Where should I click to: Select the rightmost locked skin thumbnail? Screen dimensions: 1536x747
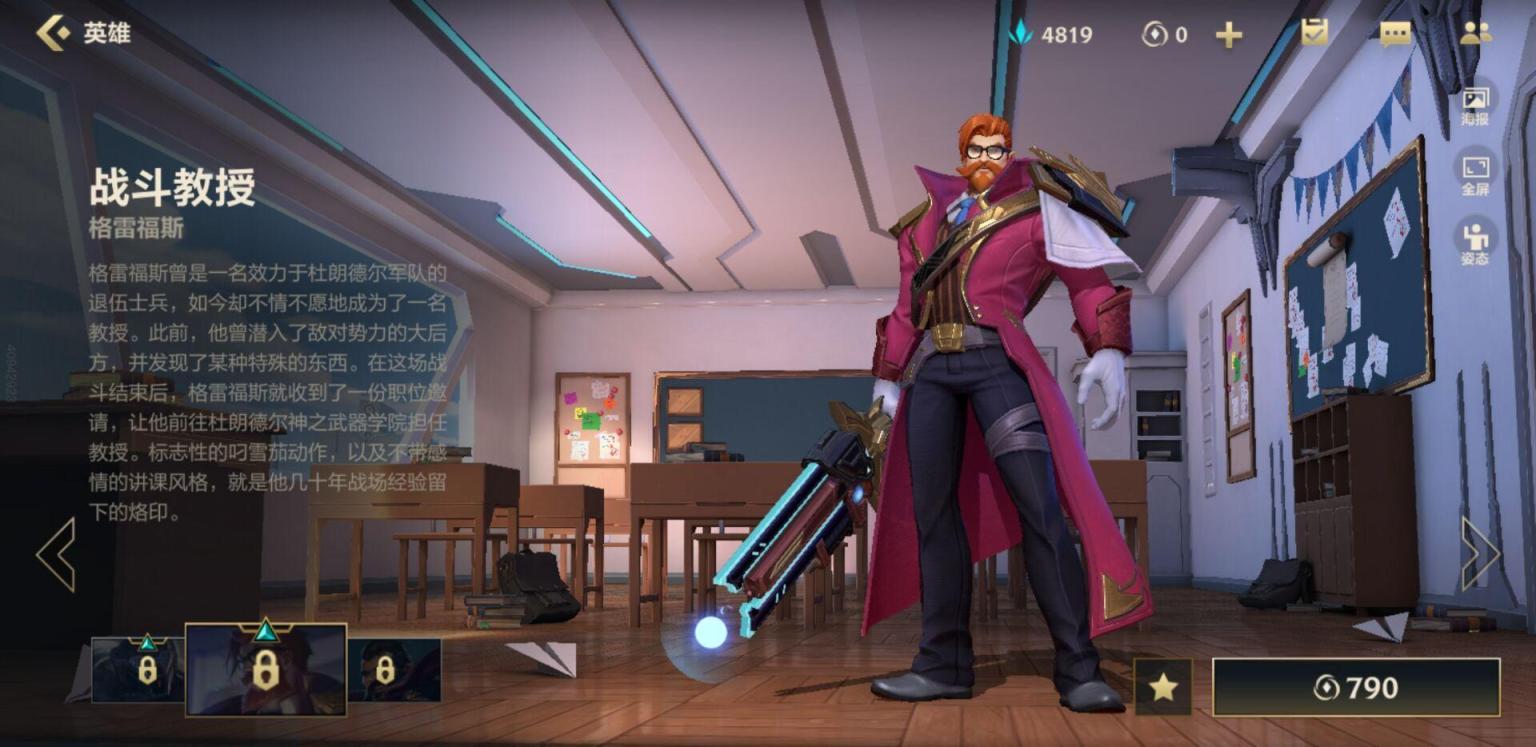[394, 669]
